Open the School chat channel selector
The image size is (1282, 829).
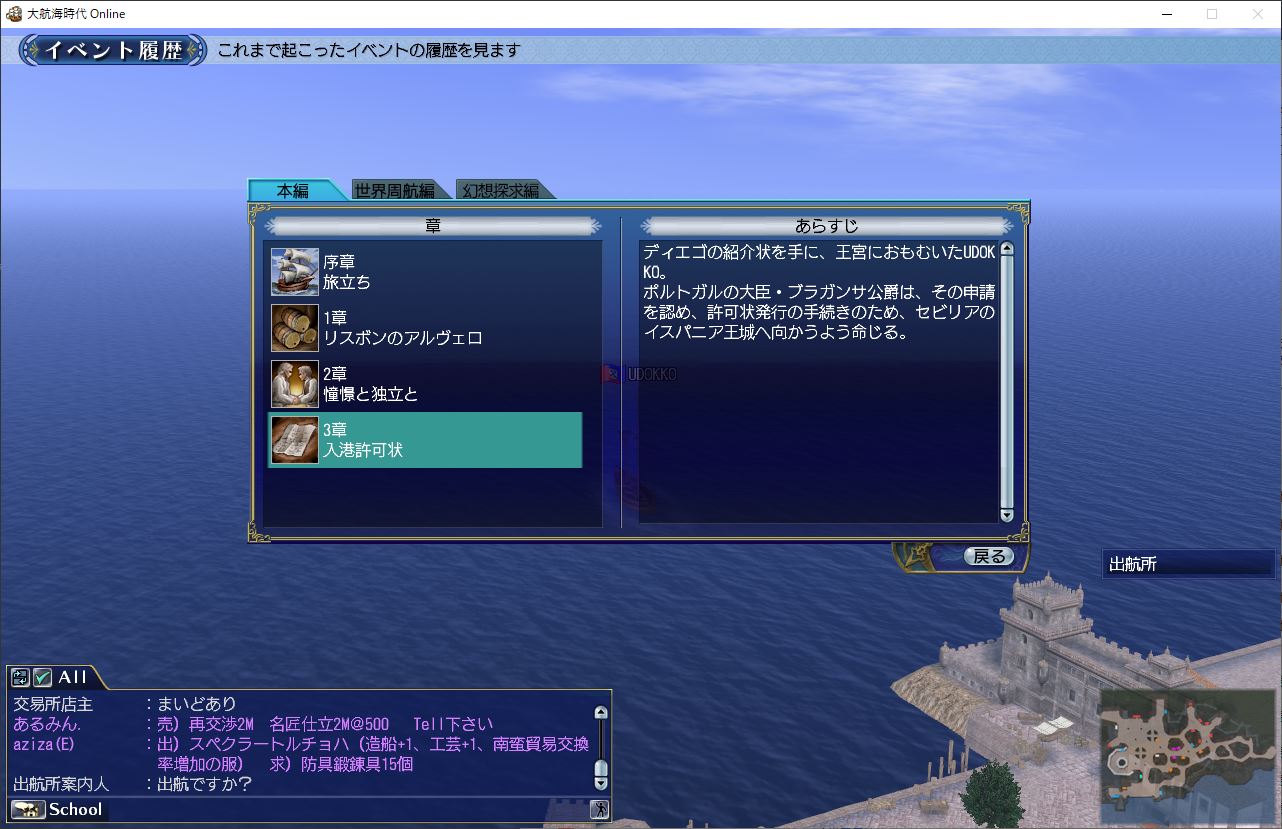pos(58,809)
